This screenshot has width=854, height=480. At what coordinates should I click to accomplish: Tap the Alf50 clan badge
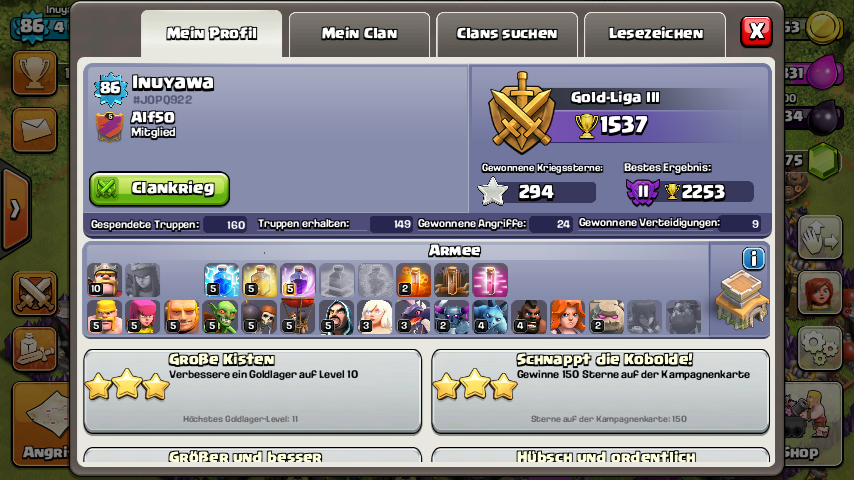pyautogui.click(x=109, y=125)
